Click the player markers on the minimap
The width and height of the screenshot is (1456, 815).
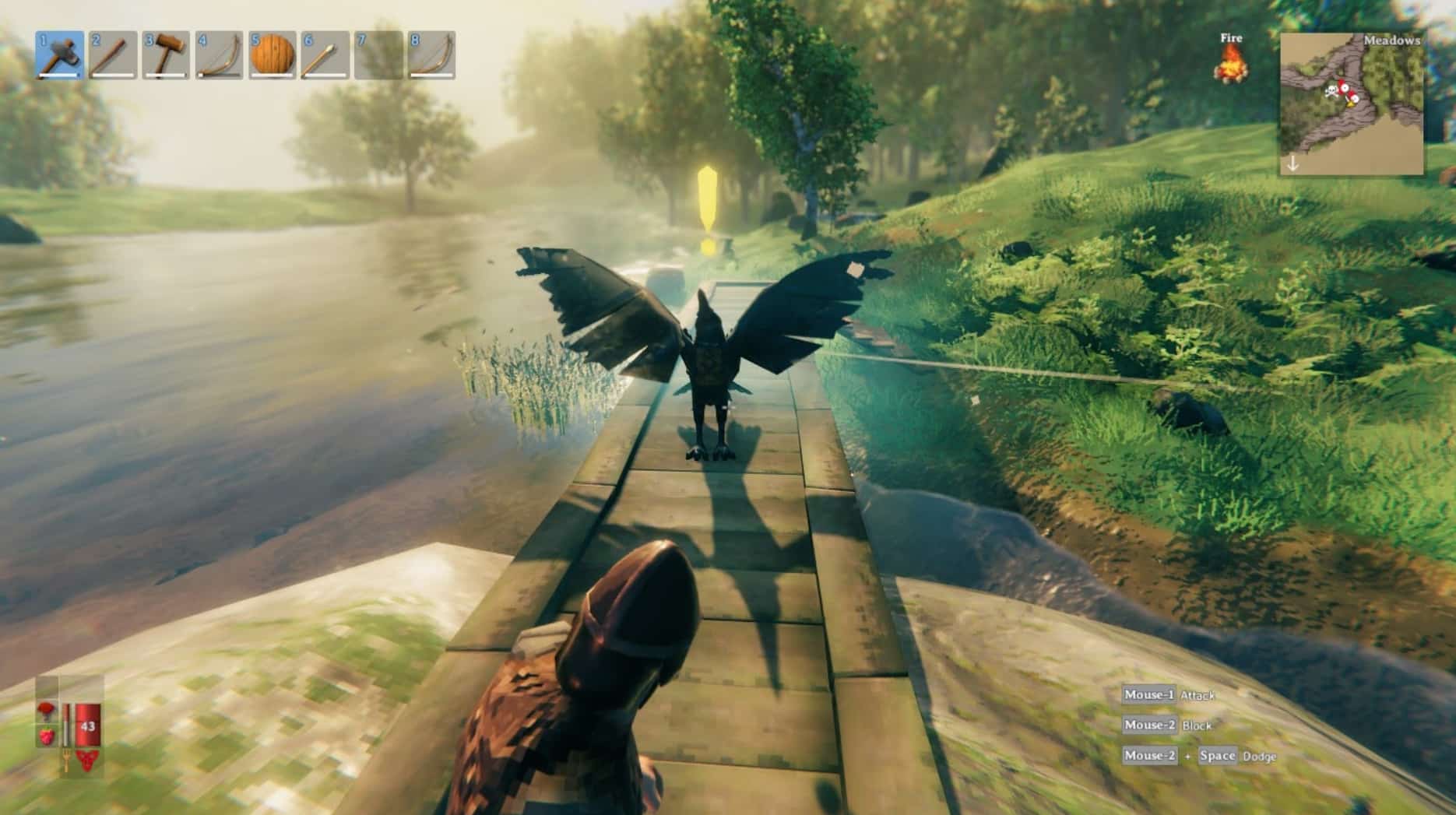[1342, 90]
